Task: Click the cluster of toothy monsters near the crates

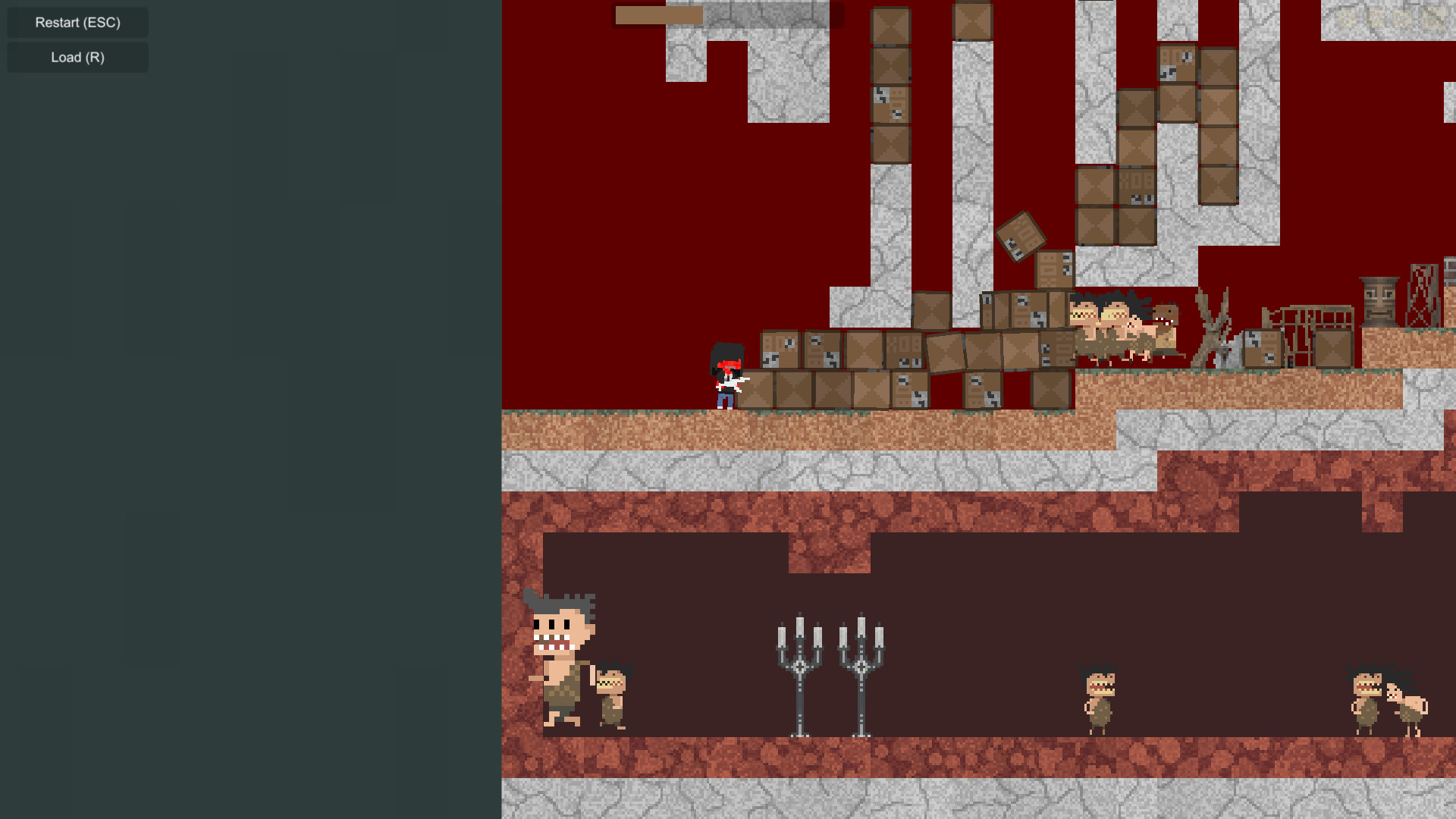Action: (1115, 322)
